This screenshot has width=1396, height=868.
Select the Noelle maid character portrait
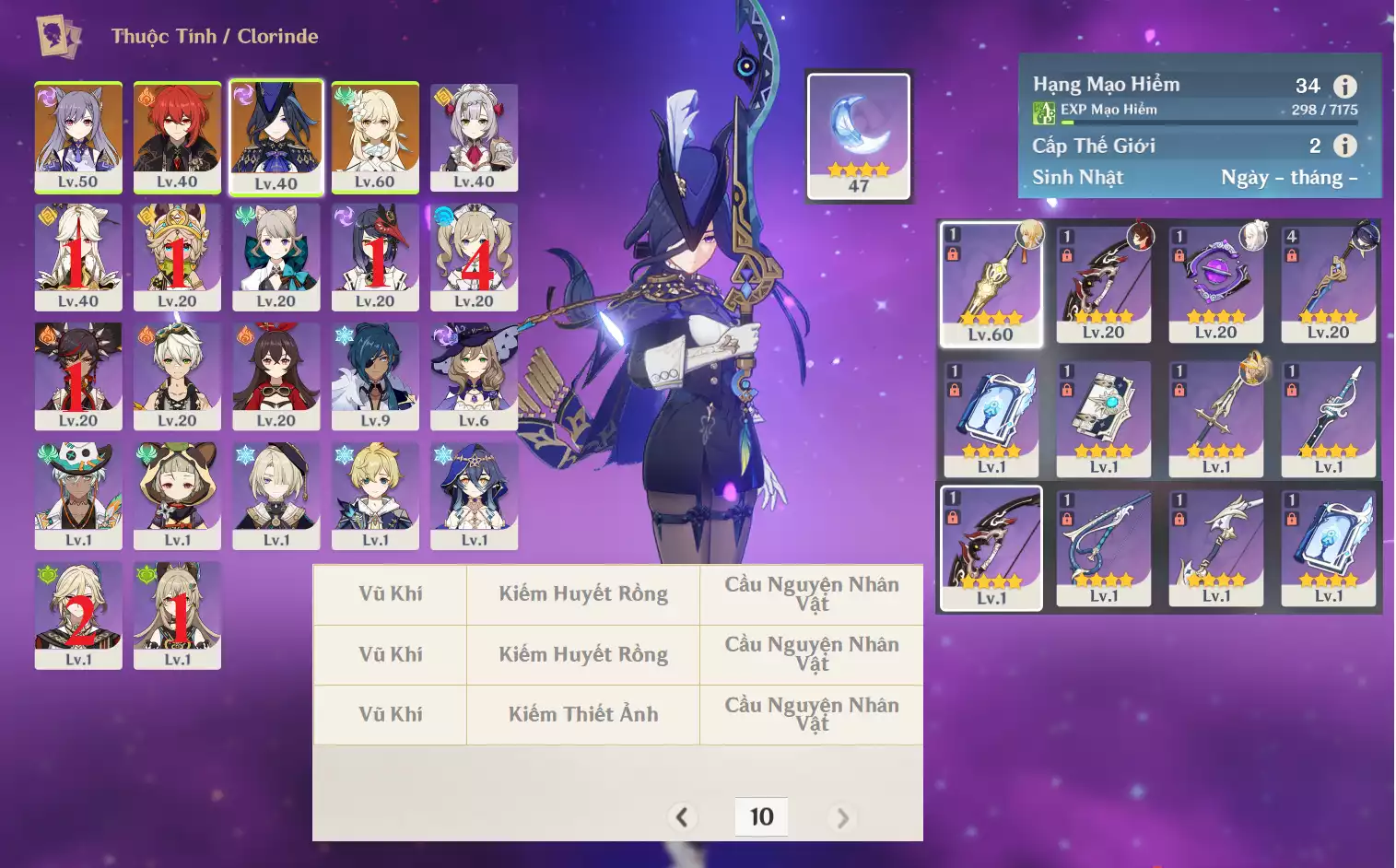[x=474, y=136]
